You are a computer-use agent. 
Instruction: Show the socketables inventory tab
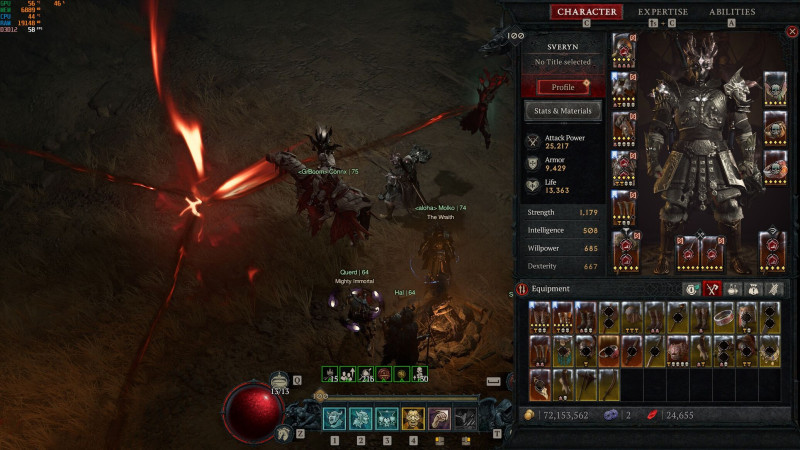pyautogui.click(x=755, y=289)
